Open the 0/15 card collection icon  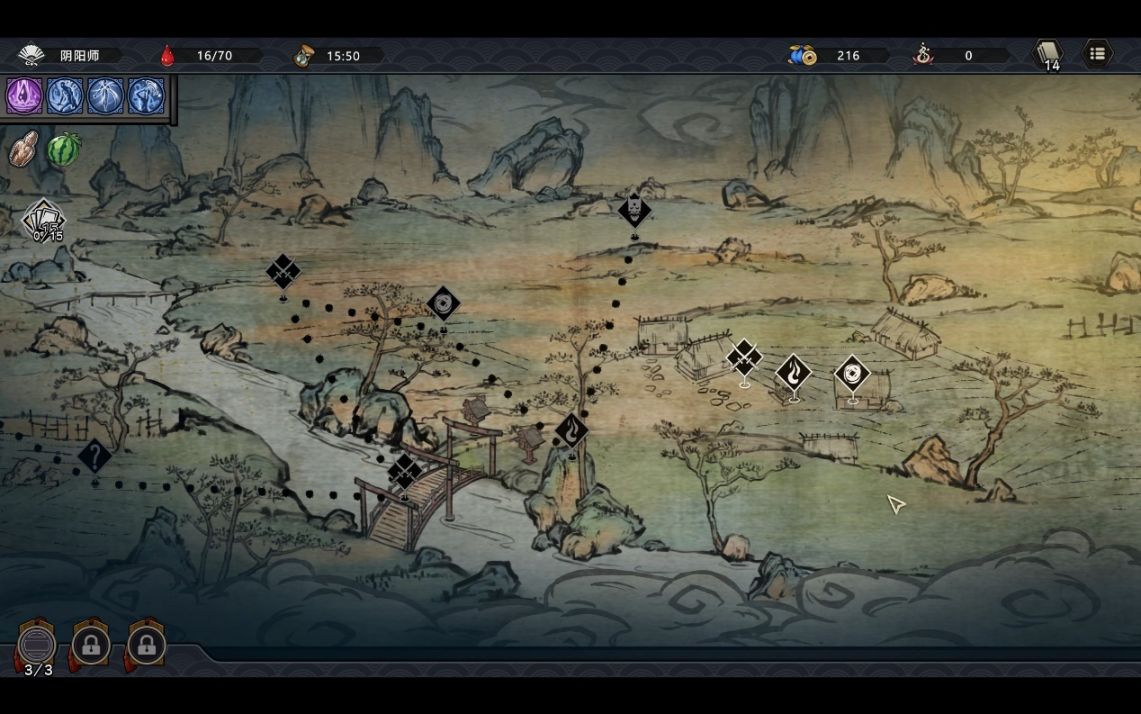tap(44, 222)
